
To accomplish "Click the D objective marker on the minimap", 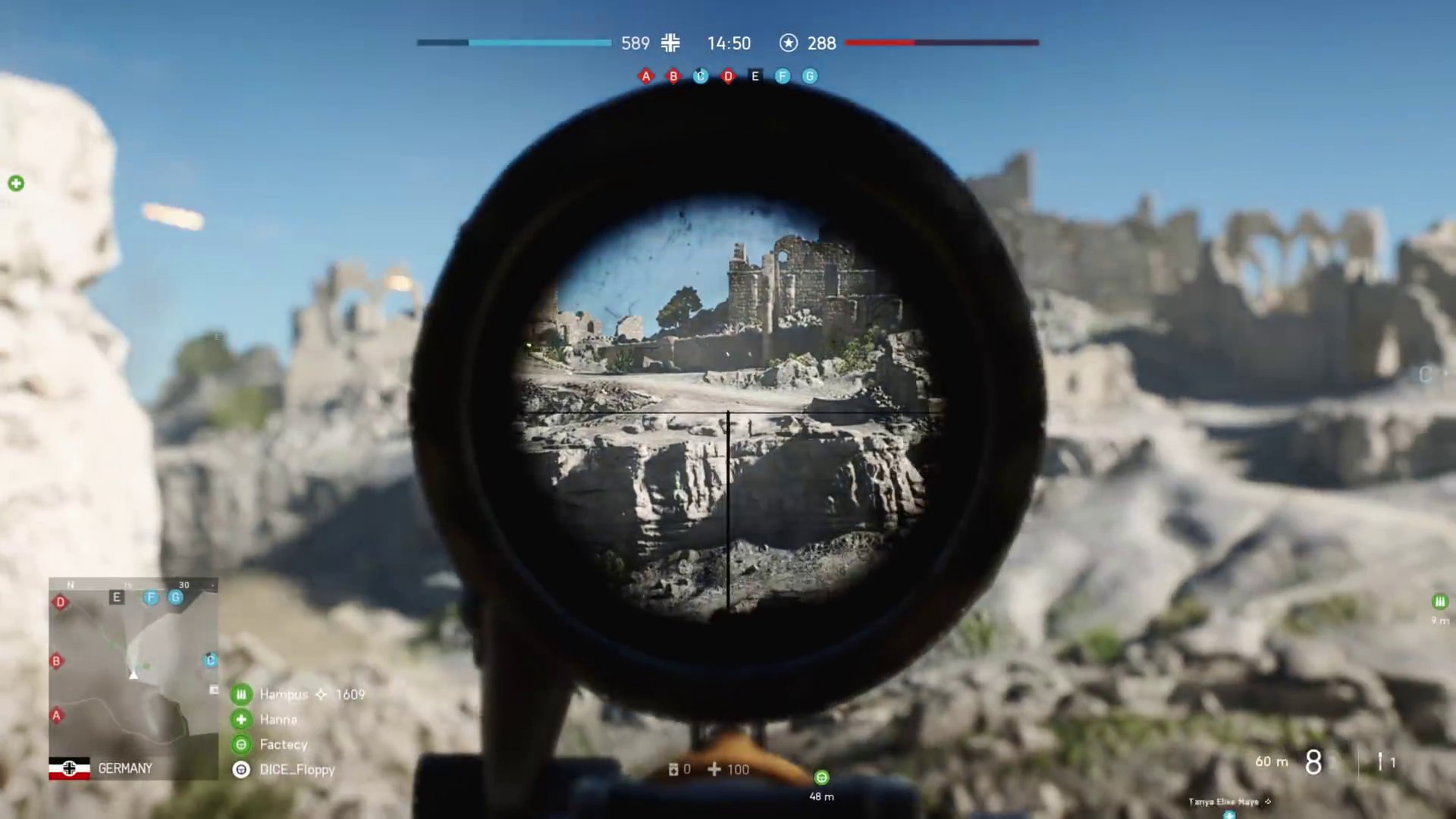I will point(61,602).
